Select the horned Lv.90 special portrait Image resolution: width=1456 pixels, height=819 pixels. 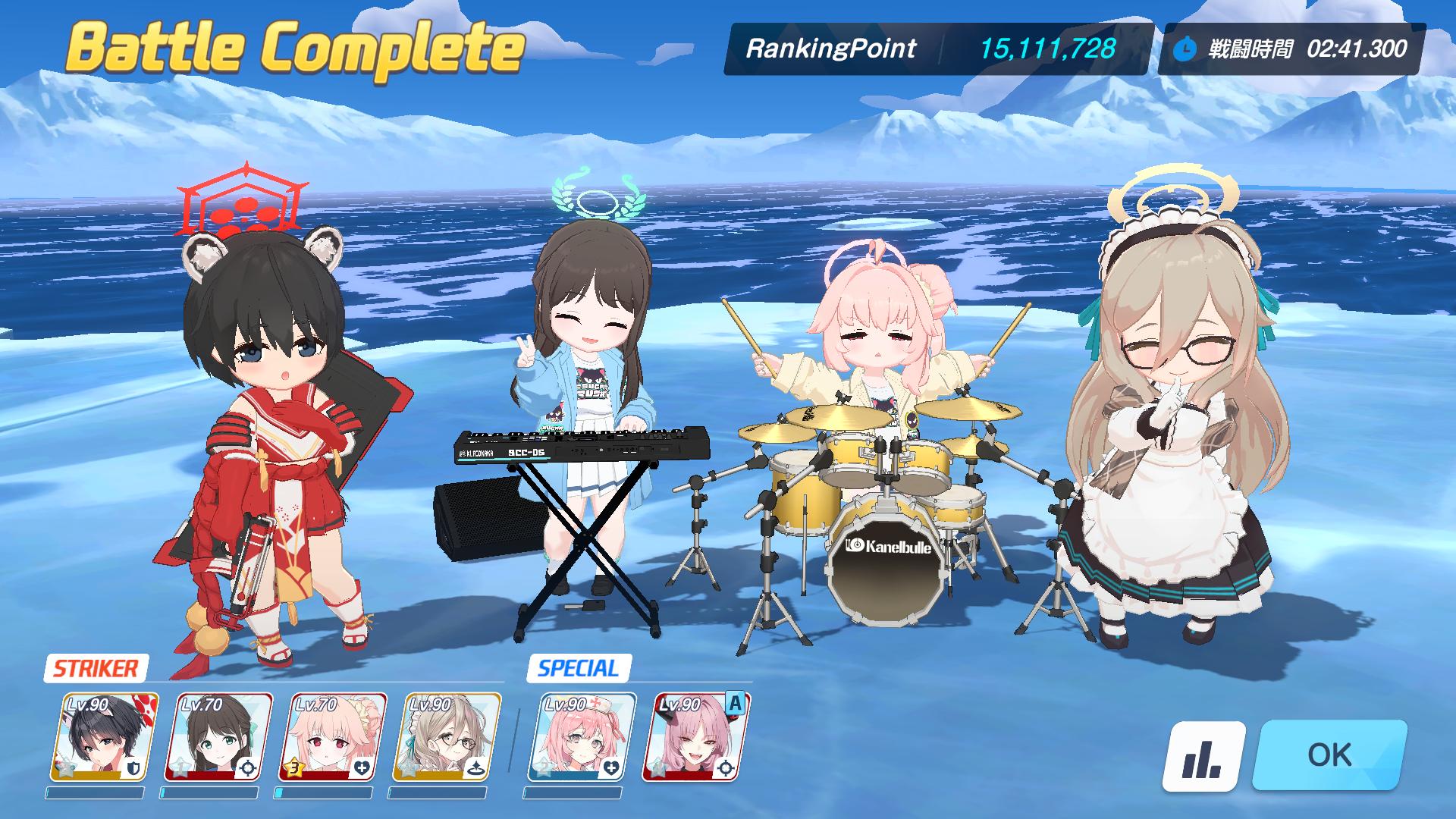[x=695, y=737]
